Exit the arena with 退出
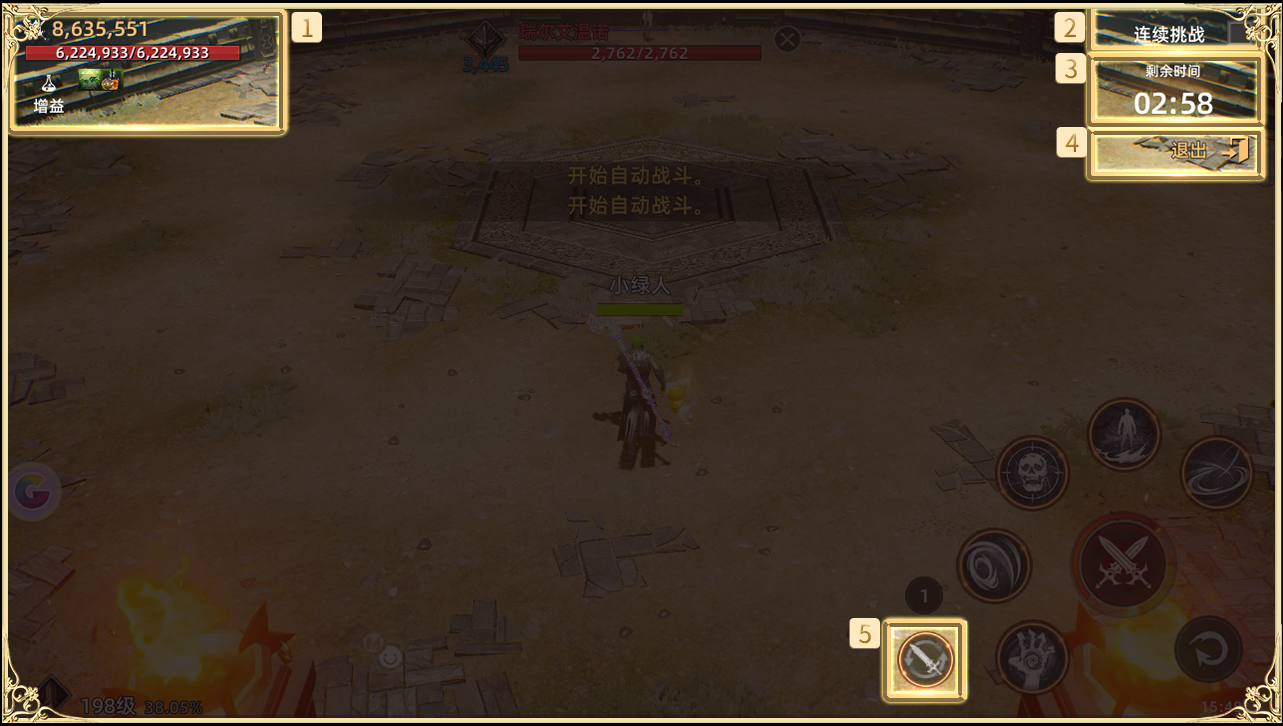The image size is (1283, 726). (1175, 153)
